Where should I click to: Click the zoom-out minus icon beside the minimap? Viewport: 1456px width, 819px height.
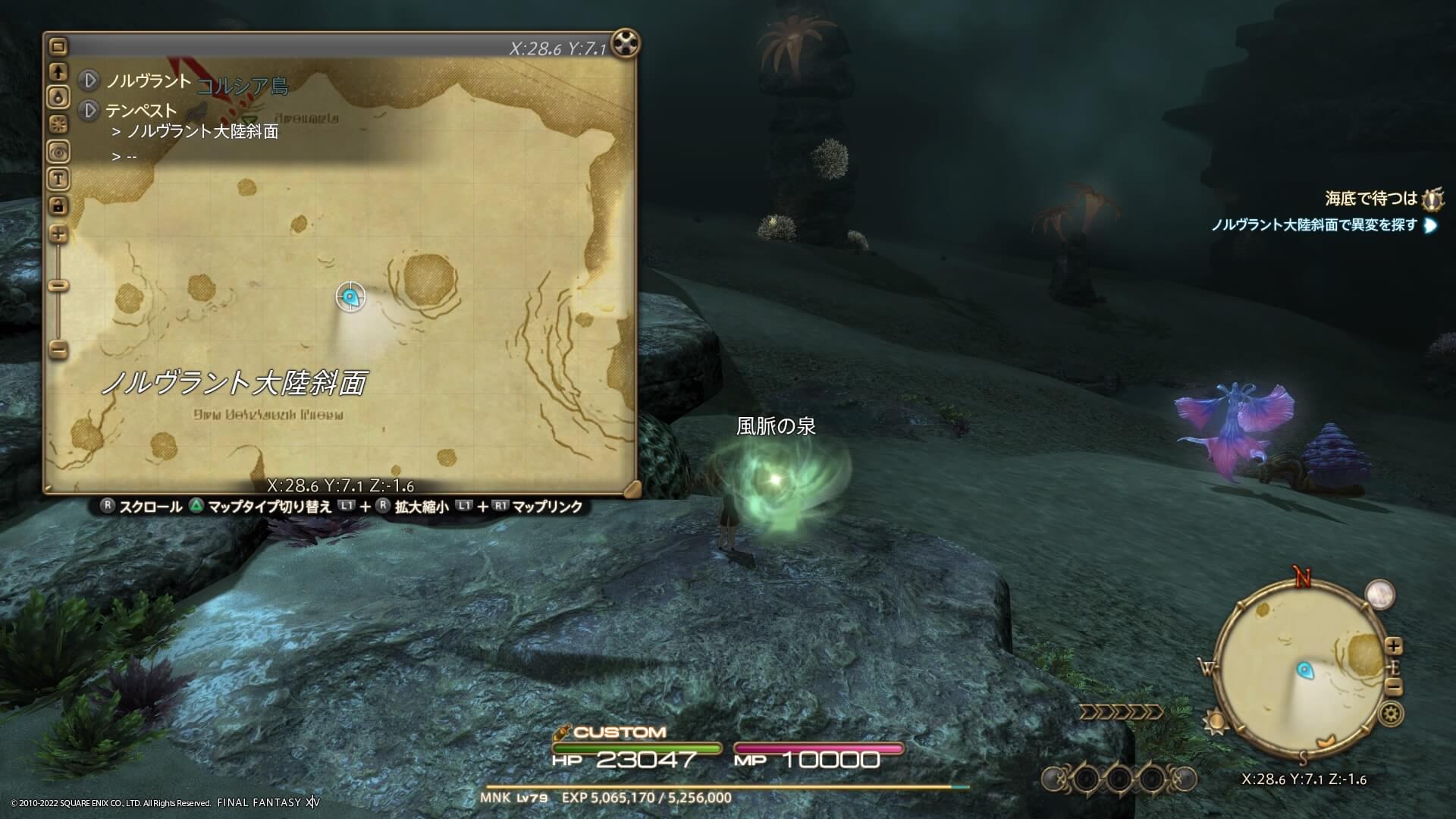1394,686
